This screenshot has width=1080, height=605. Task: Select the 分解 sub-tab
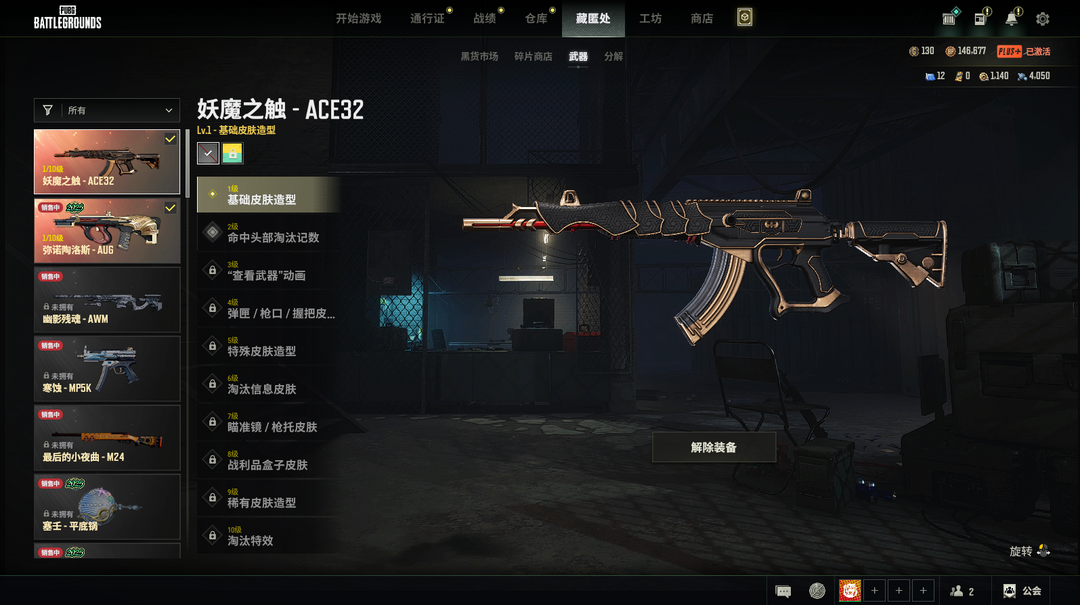pos(613,57)
